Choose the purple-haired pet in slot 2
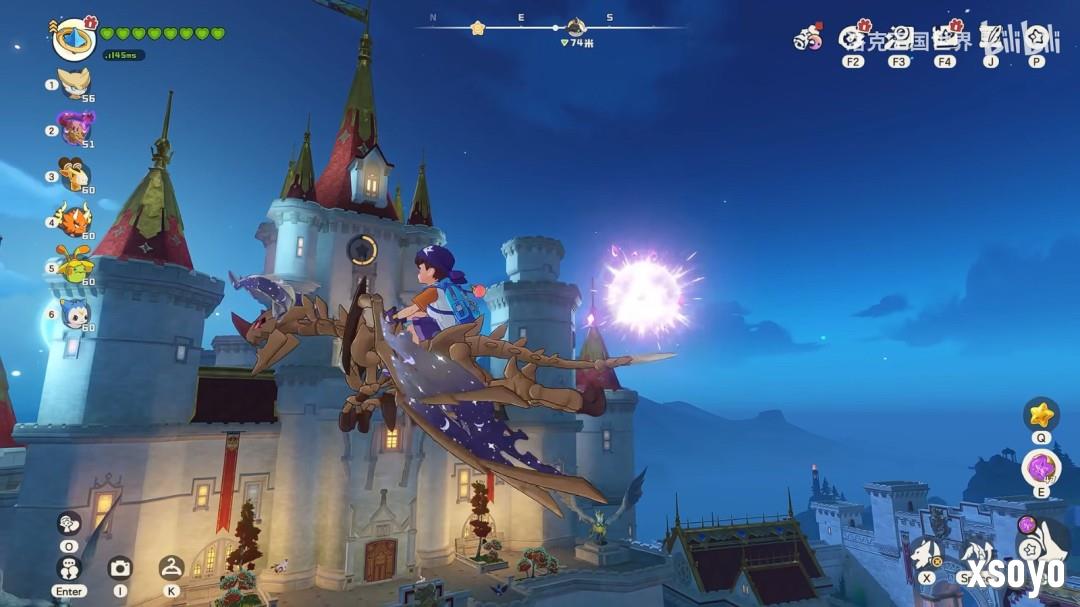Screen dimensions: 1080x607 (76, 128)
